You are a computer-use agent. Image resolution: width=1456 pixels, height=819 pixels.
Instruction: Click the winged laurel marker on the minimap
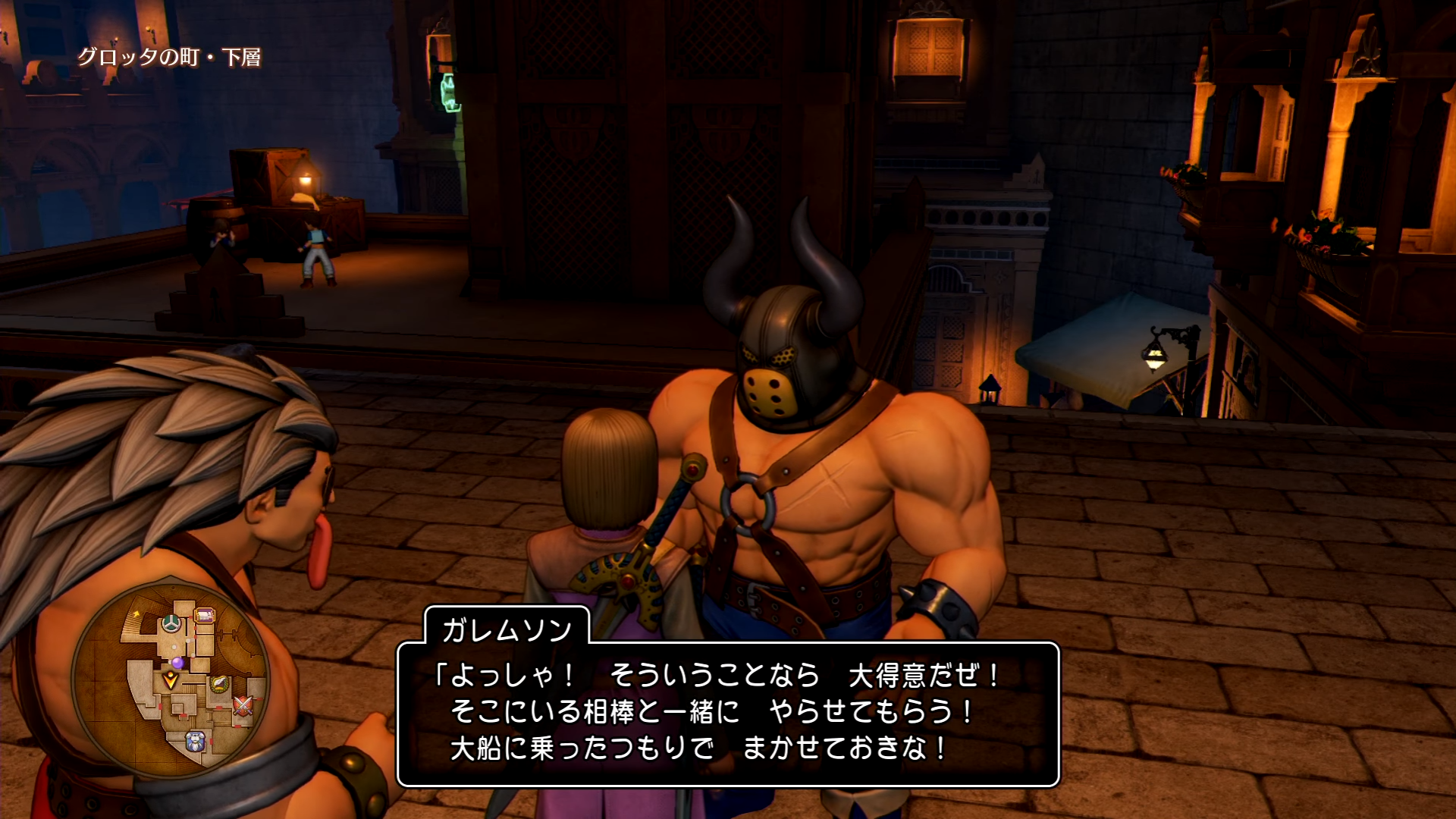tap(219, 685)
